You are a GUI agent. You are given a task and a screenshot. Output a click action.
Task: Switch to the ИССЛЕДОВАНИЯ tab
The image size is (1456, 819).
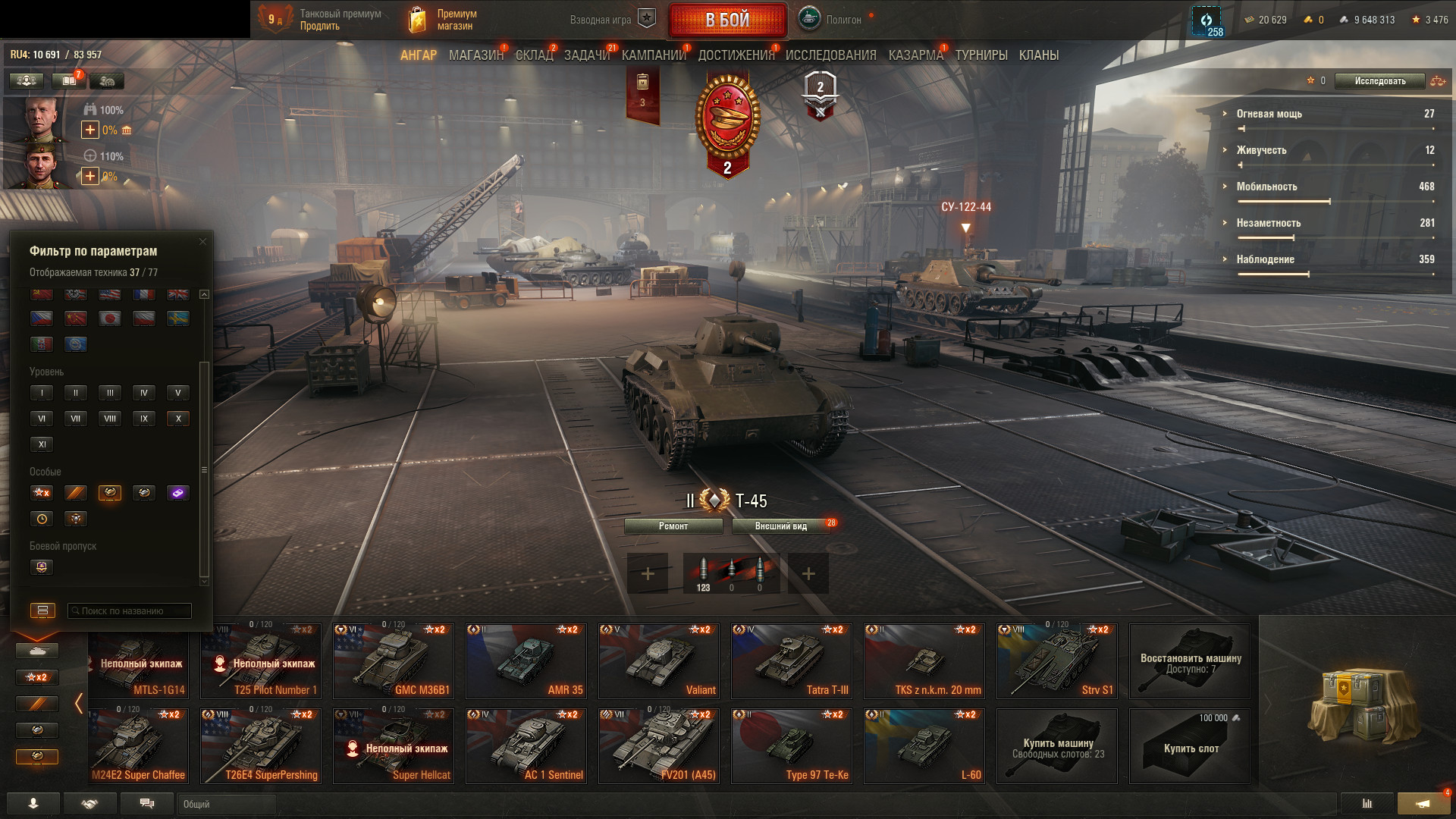click(x=830, y=55)
